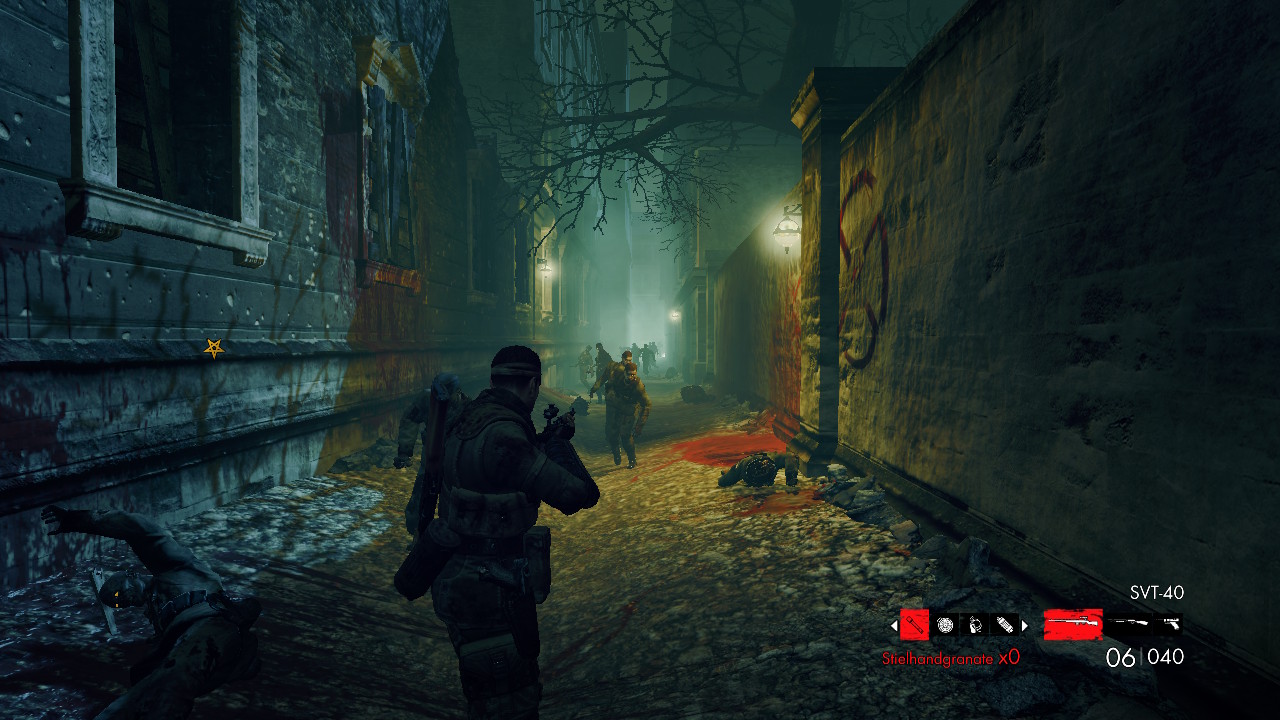This screenshot has width=1280, height=720.
Task: Click the left arrow of item selector
Action: [894, 626]
